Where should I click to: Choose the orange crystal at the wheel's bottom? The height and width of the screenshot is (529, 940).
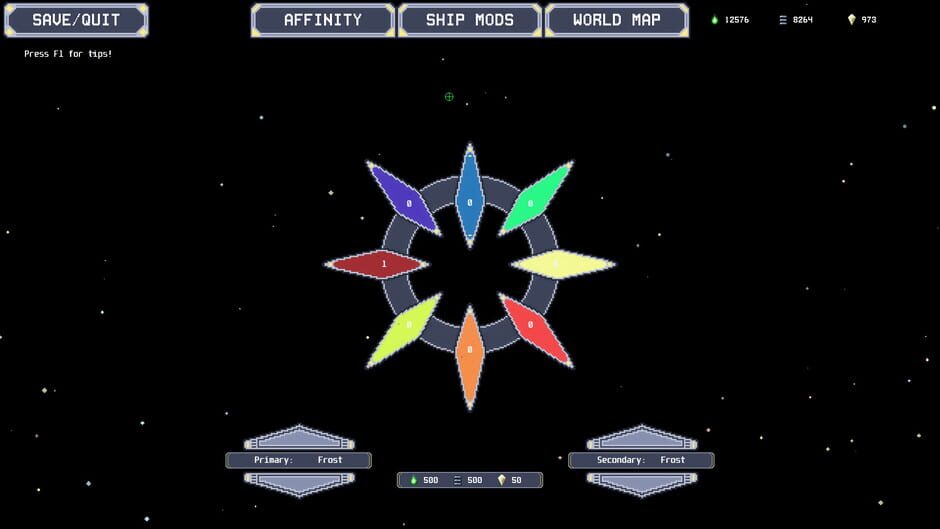click(x=470, y=354)
